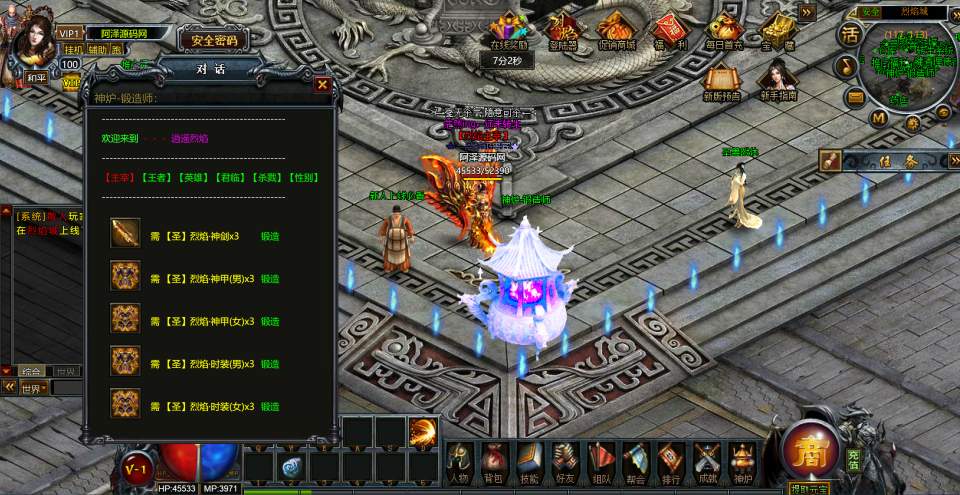This screenshot has height=495, width=960.
Task: Show the 新手指南 beginner guide
Action: pos(776,82)
